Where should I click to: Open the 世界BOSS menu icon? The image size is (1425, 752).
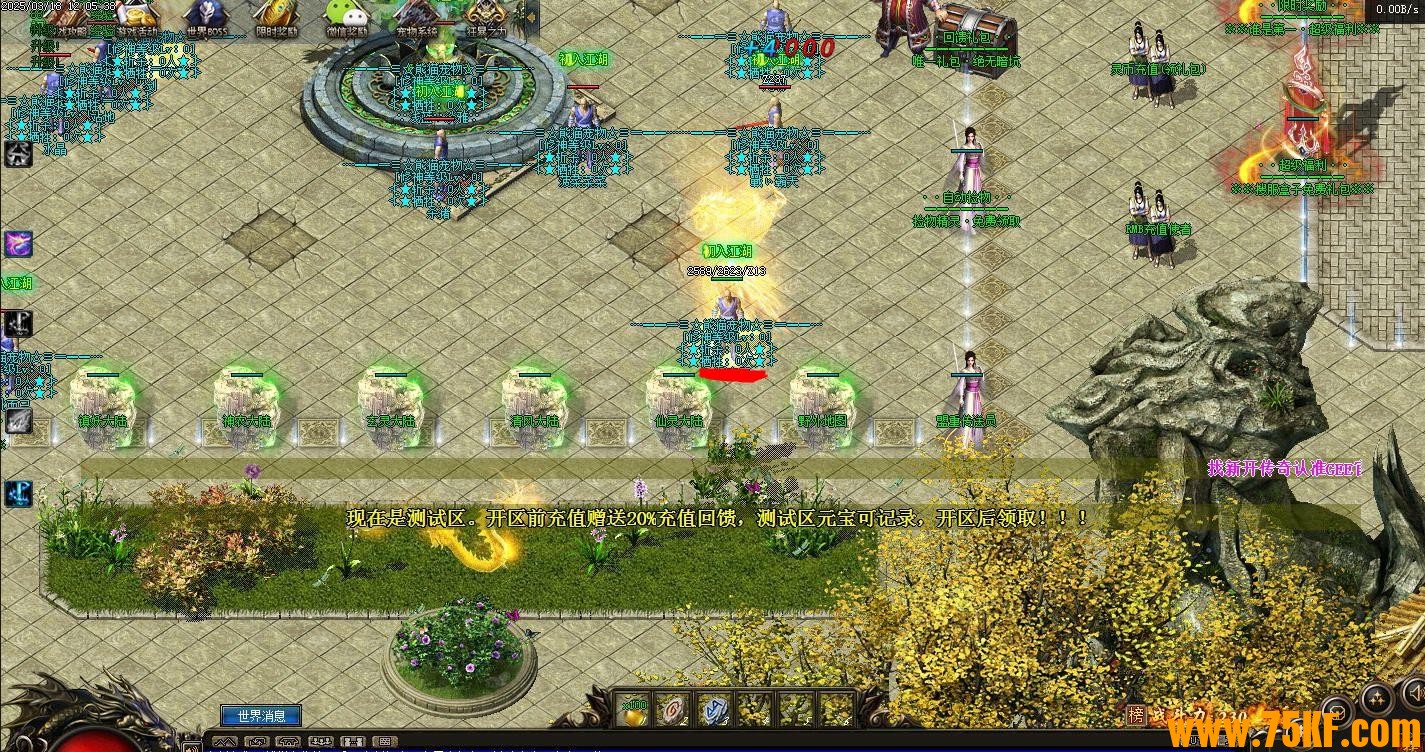(x=206, y=16)
